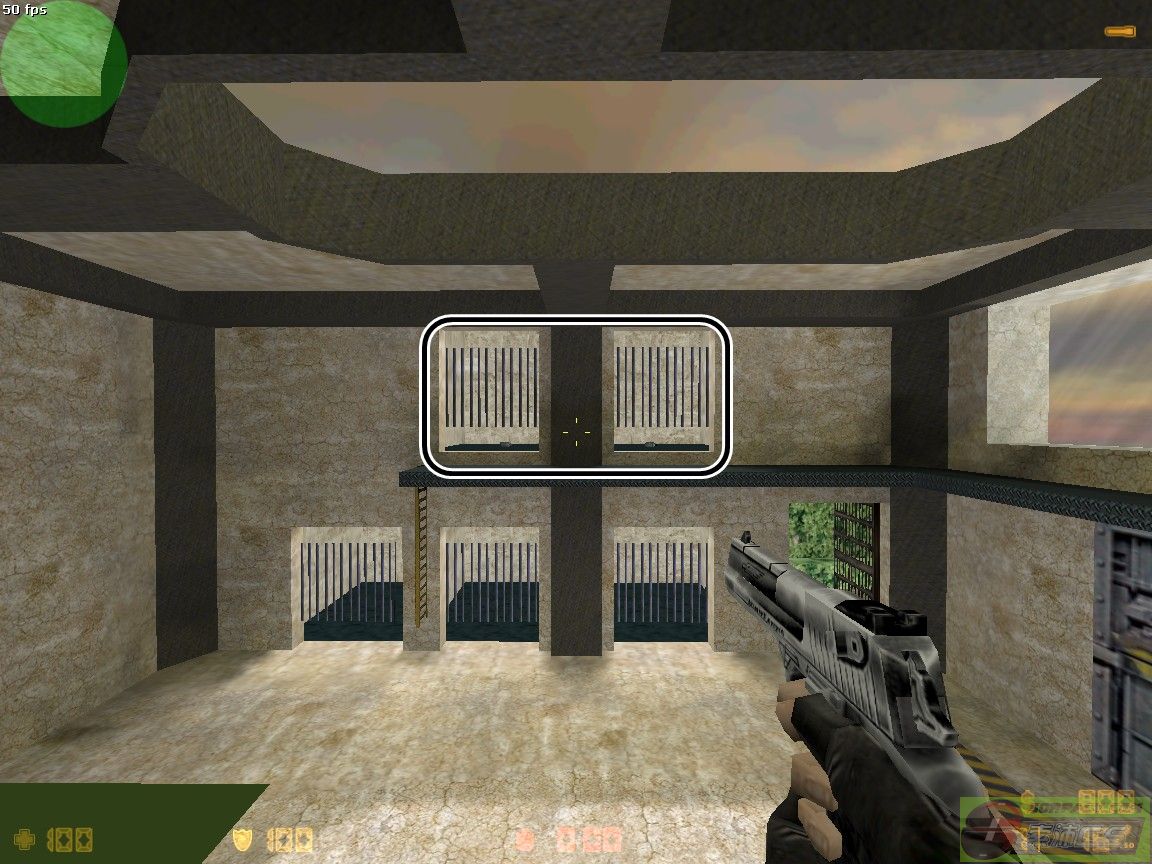1152x864 pixels.
Task: Click the green radar minimap
Action: click(x=63, y=62)
